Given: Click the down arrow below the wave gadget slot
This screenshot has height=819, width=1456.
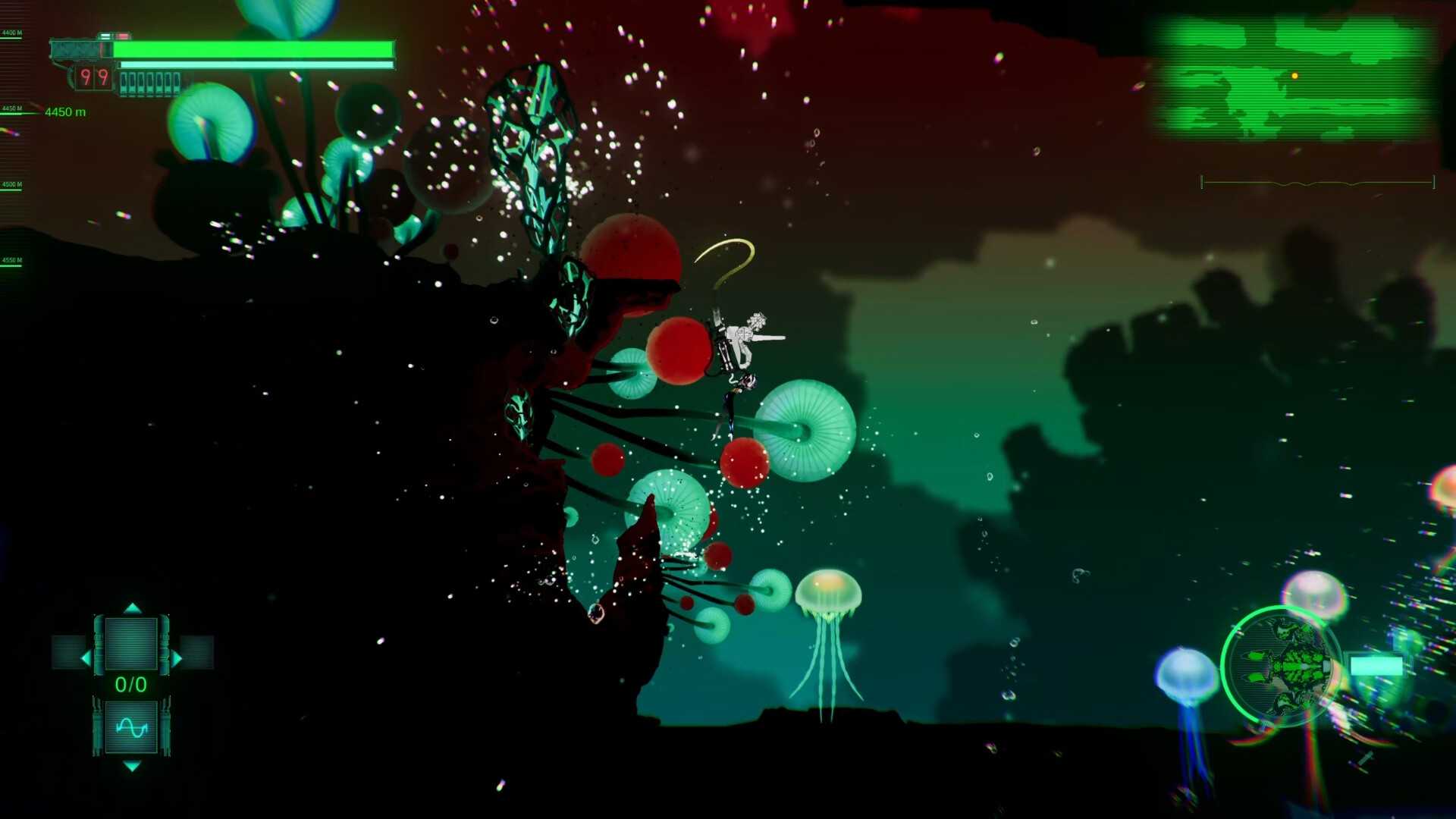Looking at the screenshot, I should click(x=131, y=766).
